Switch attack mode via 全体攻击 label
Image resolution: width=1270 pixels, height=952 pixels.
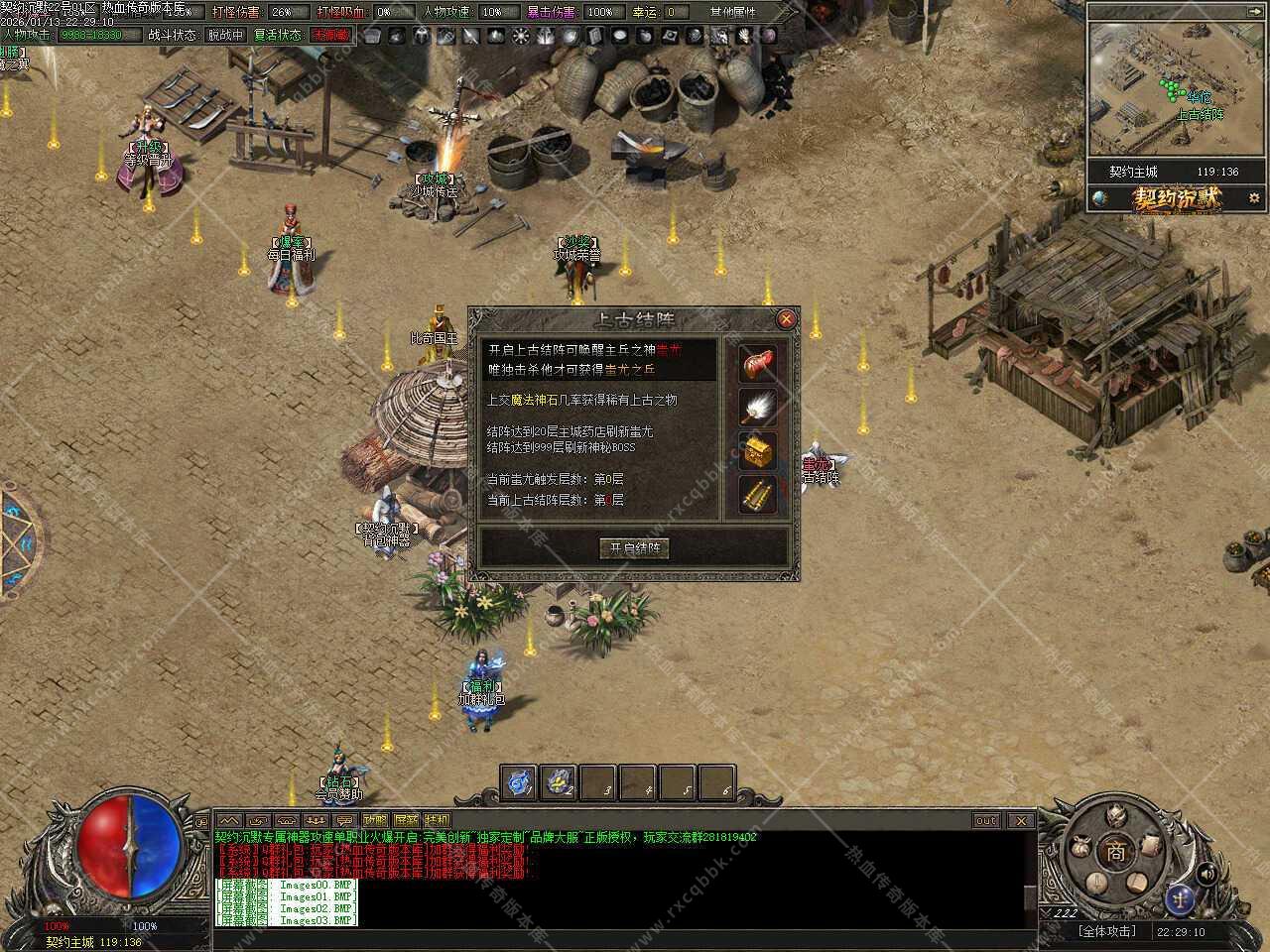coord(1106,931)
